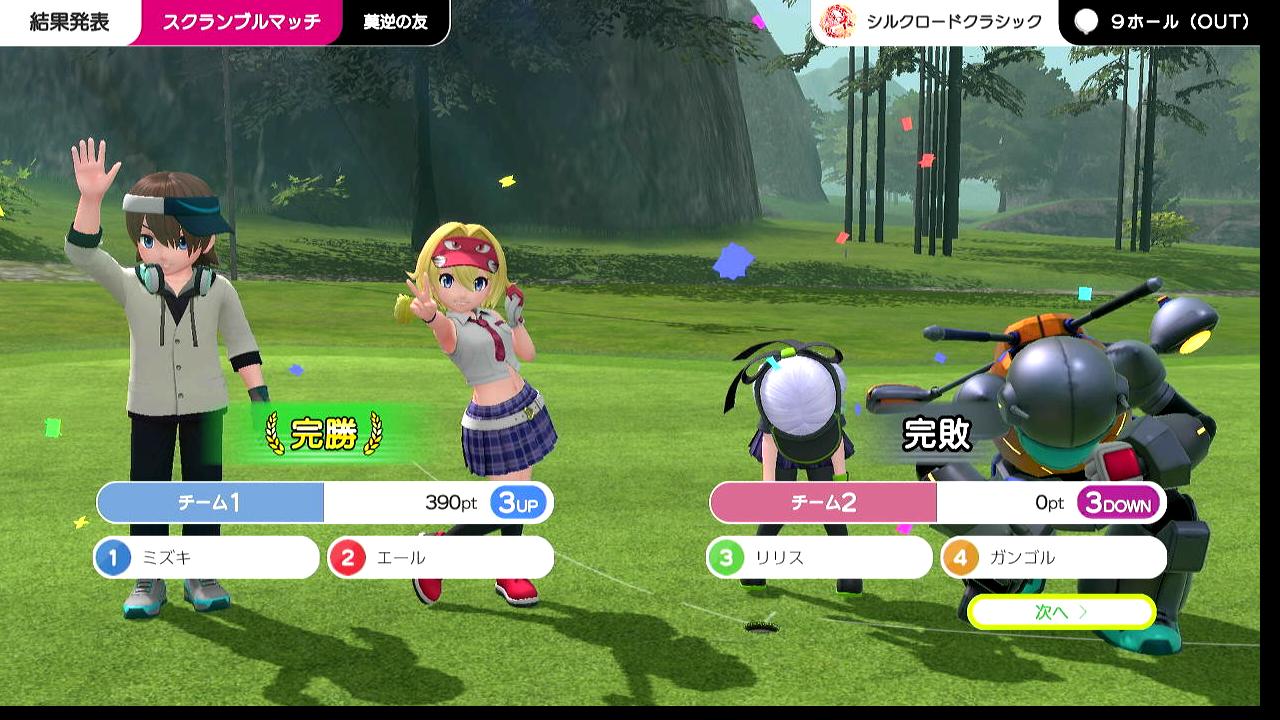Click the チーム2 team banner
This screenshot has height=720, width=1280.
point(824,503)
